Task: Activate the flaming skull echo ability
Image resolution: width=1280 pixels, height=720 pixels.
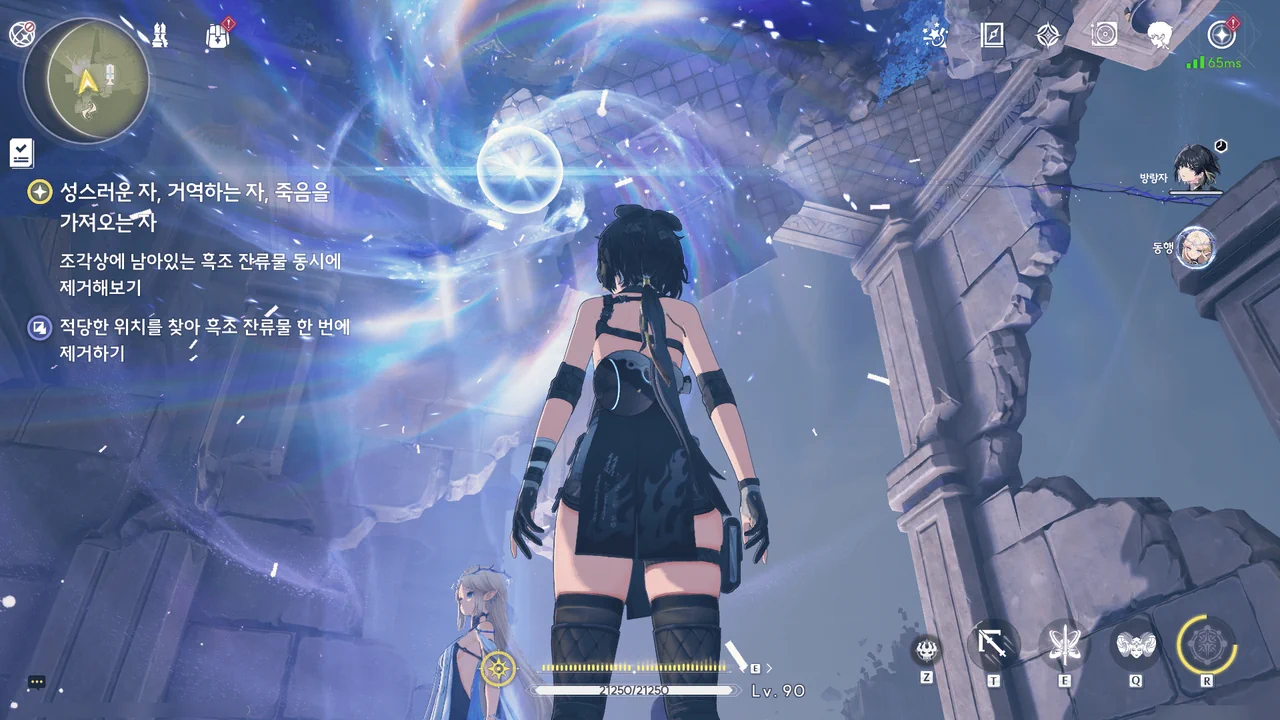Action: click(927, 650)
